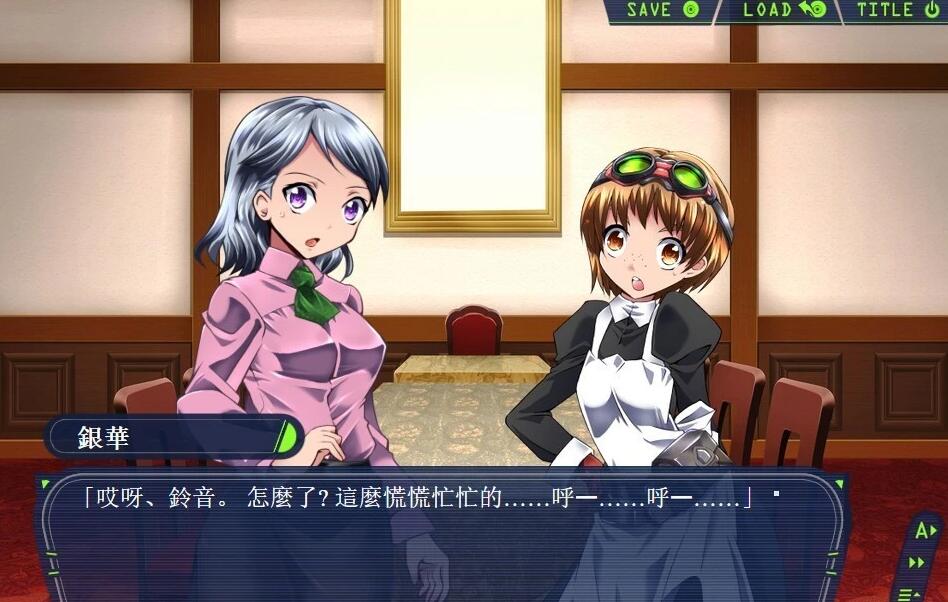Screen dimensions: 948x602
Task: Open the message backlog
Action: pyautogui.click(x=909, y=593)
